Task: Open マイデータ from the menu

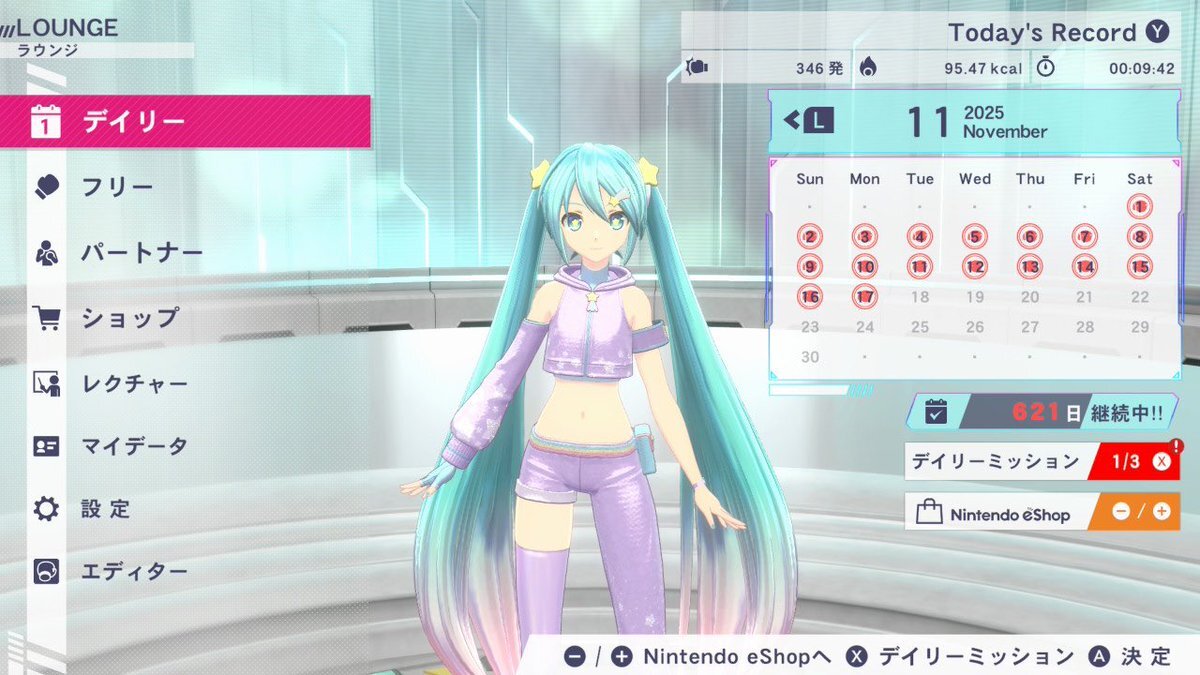Action: (x=135, y=446)
